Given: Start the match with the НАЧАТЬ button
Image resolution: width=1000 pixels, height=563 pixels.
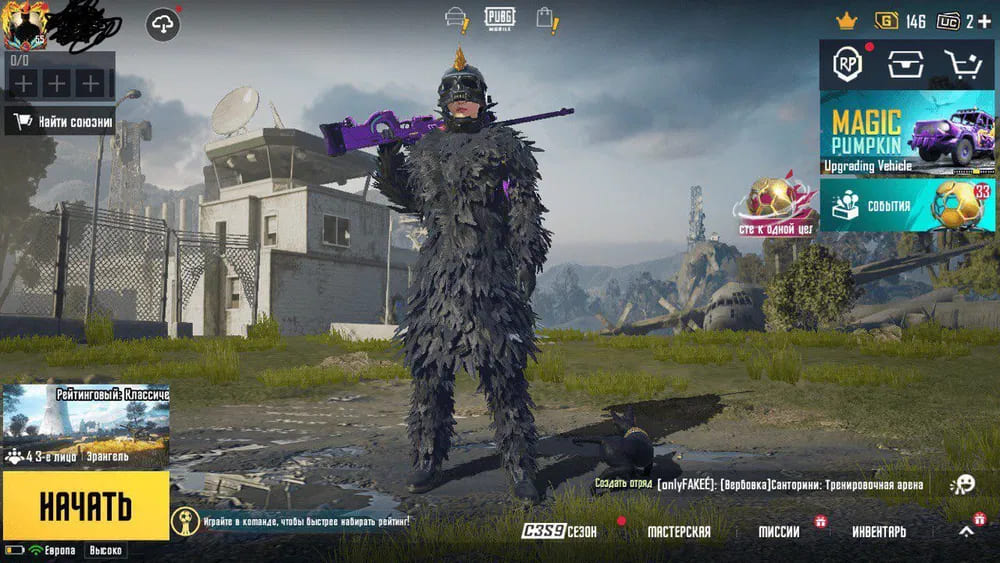Looking at the screenshot, I should (85, 506).
